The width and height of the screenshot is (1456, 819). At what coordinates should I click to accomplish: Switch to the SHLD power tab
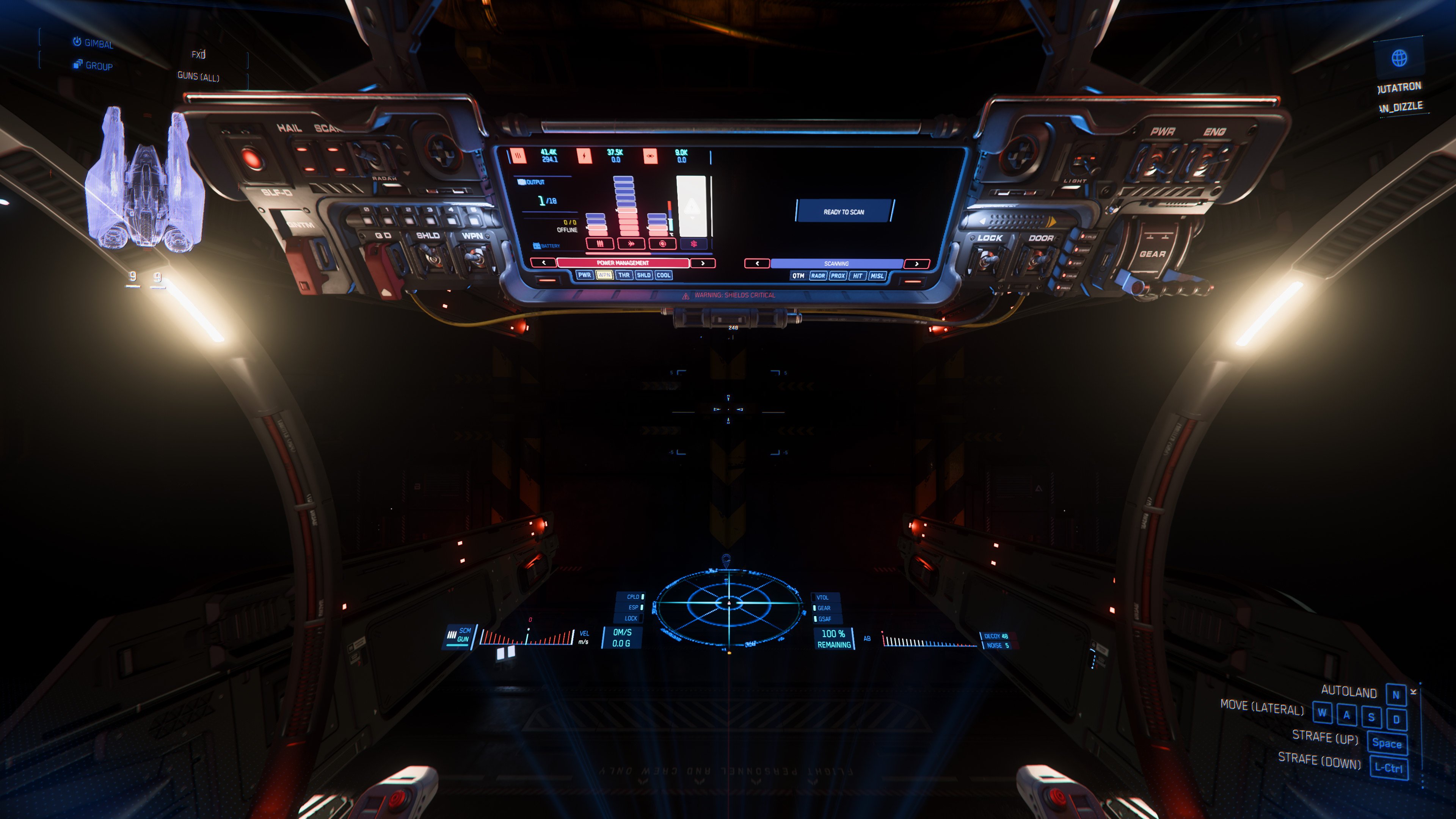coord(644,275)
